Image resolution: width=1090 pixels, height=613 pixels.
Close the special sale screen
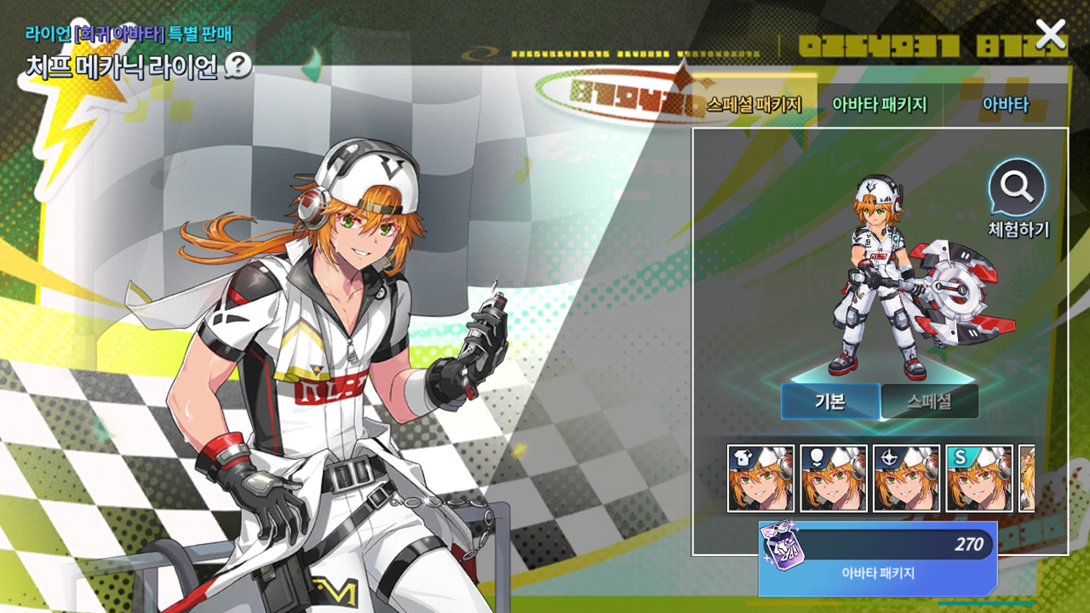tap(1050, 35)
